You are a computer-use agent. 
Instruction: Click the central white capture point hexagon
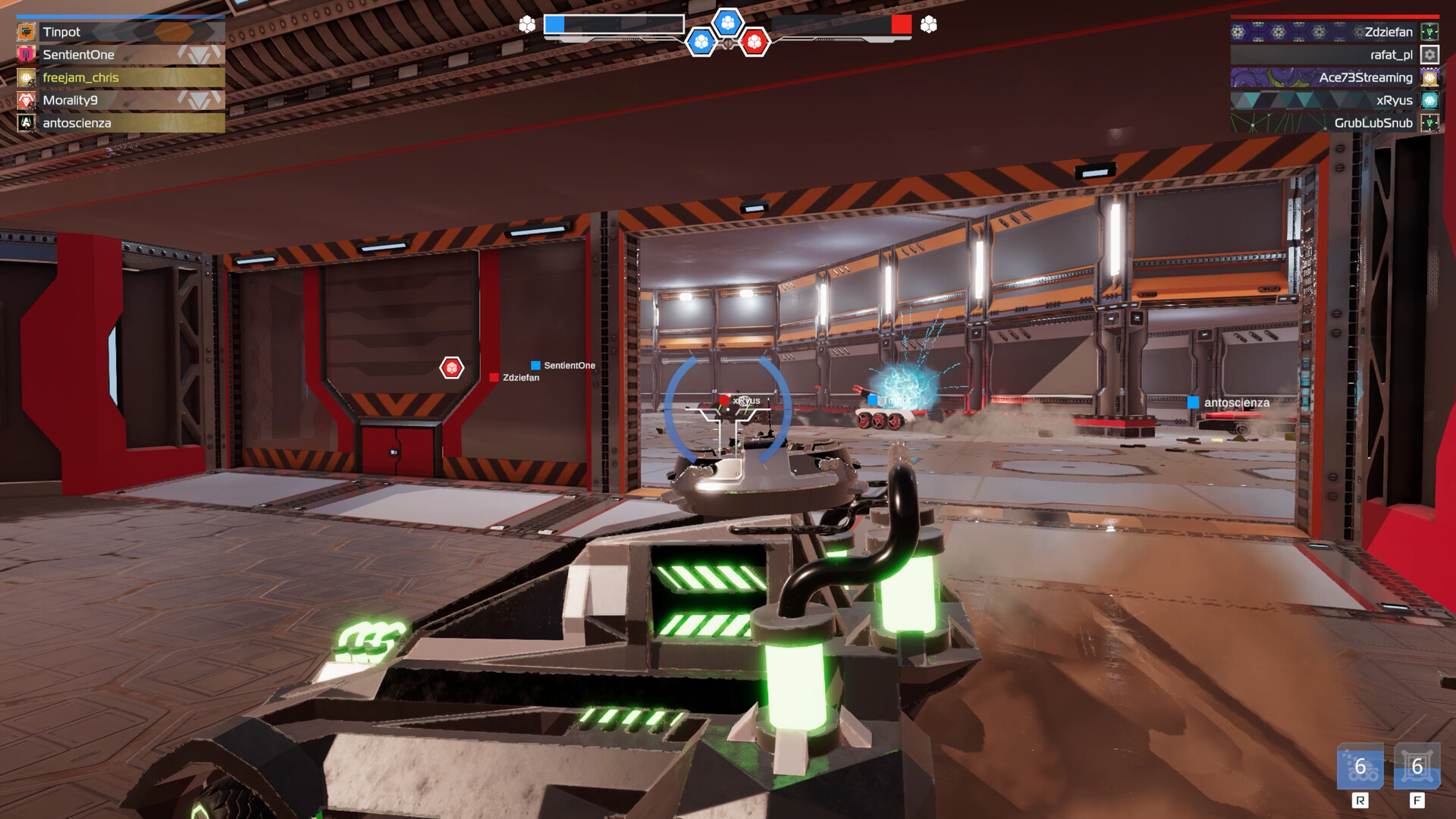click(x=728, y=24)
